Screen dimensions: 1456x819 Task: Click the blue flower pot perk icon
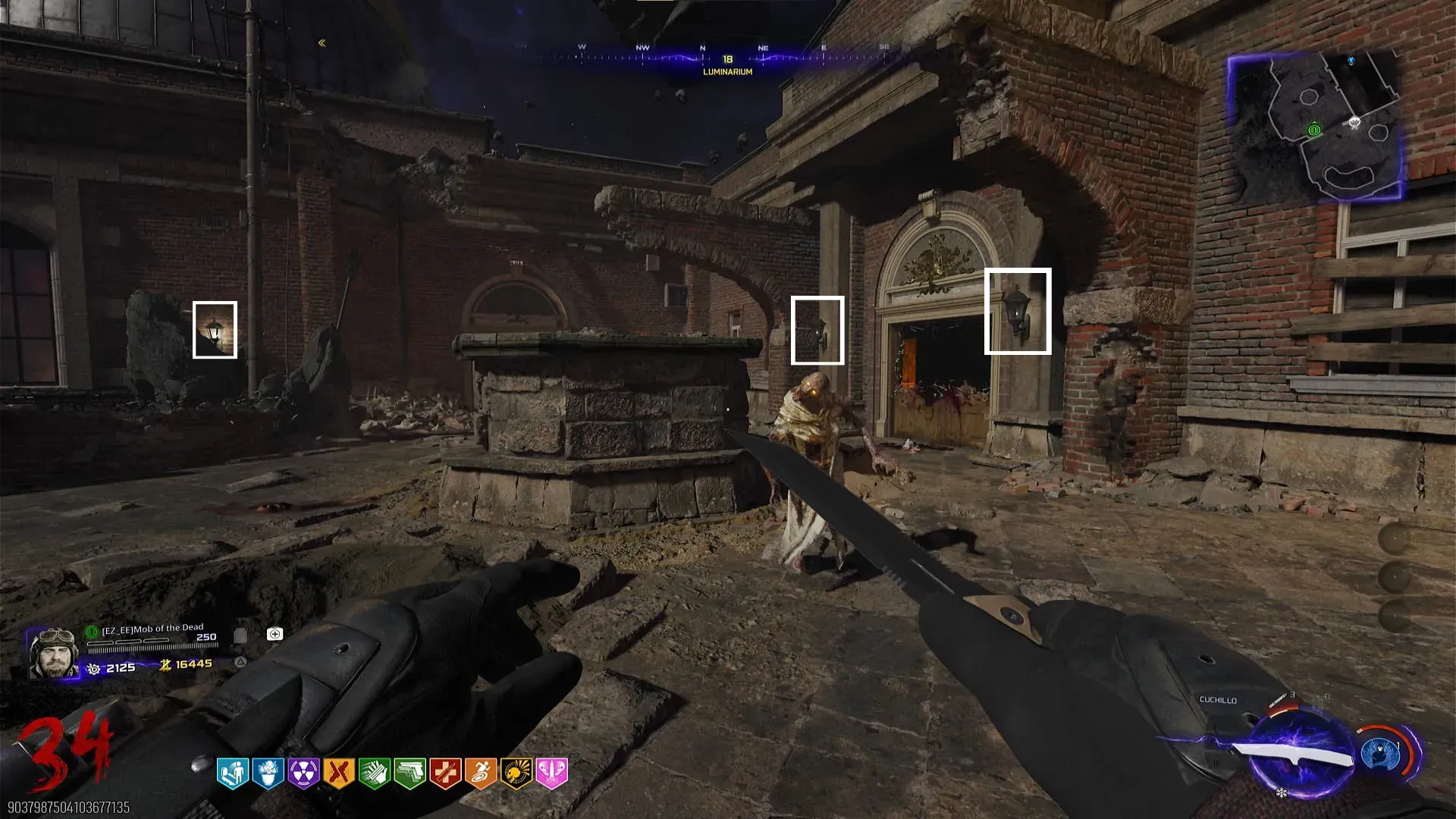coord(268,773)
